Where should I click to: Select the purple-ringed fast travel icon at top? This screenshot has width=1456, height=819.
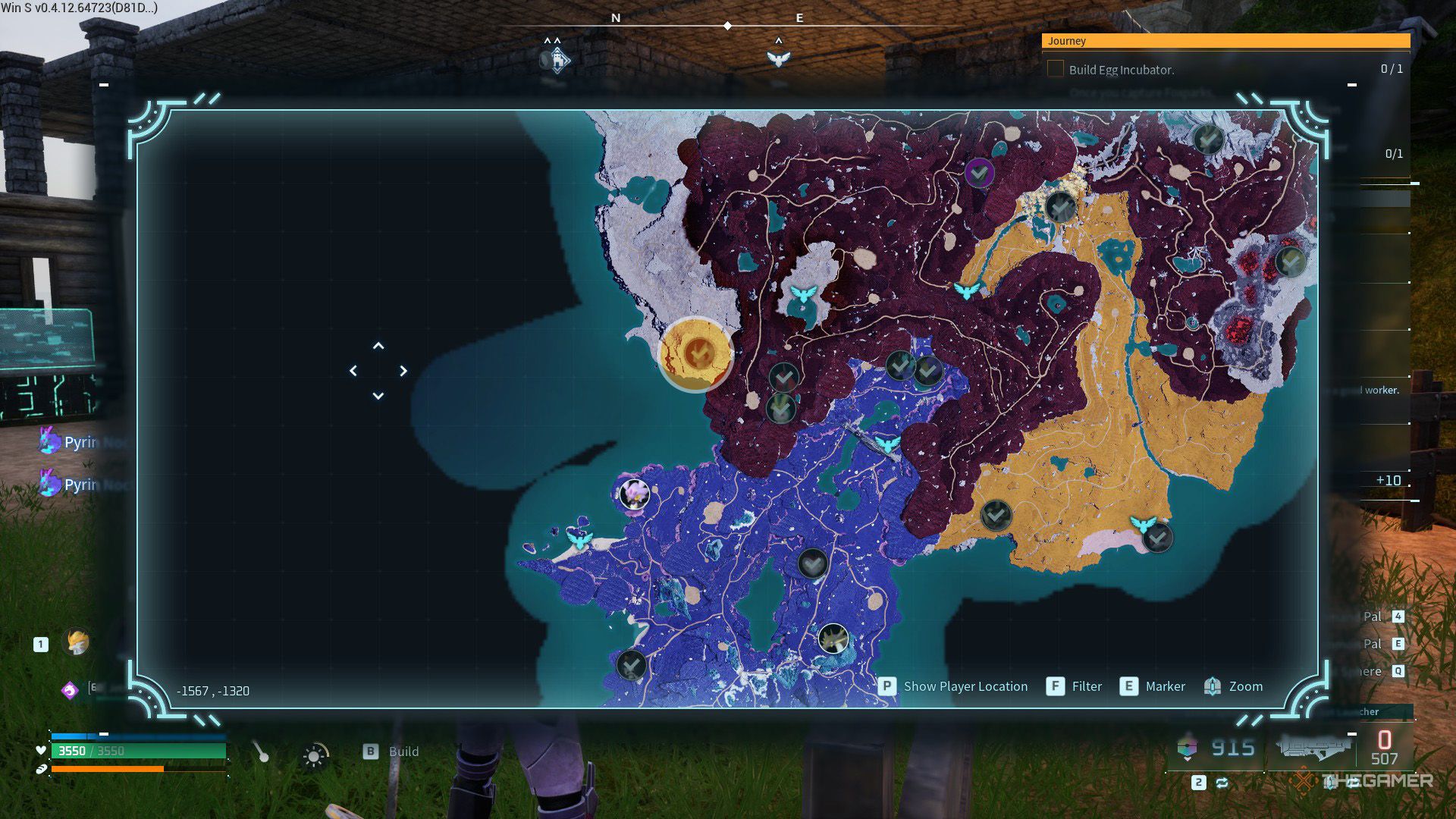979,173
